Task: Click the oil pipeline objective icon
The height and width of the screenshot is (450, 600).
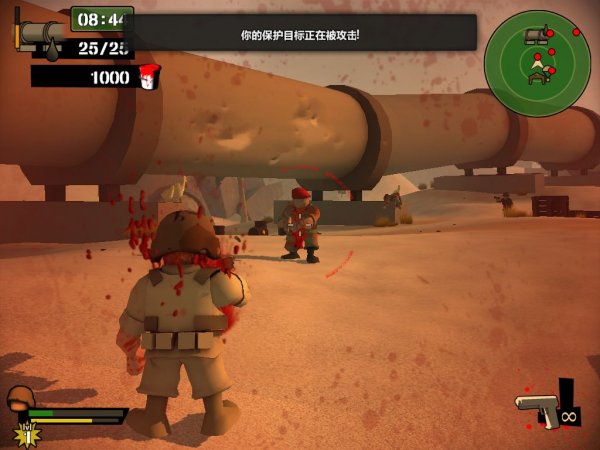Action: click(x=42, y=37)
